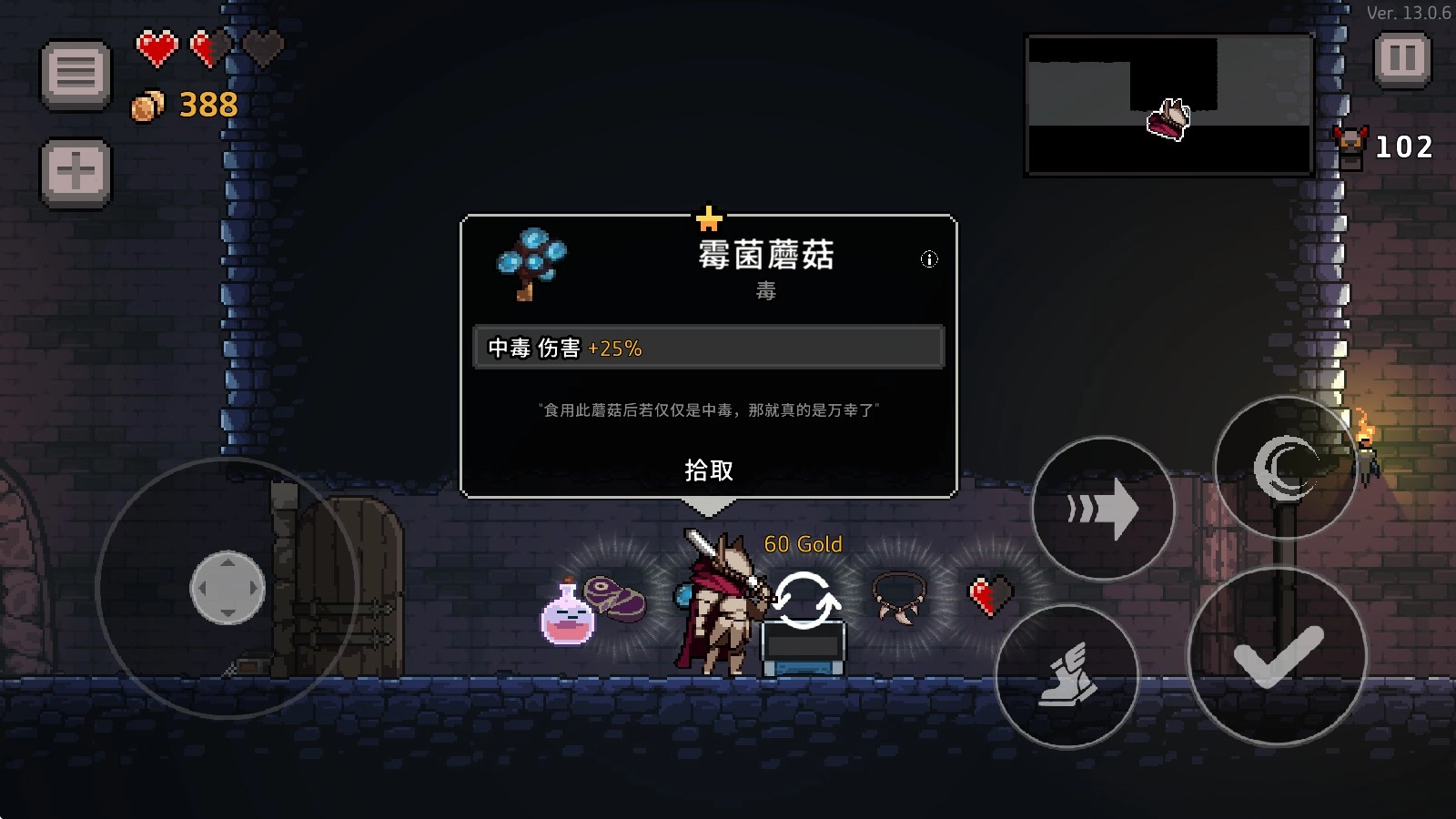Tap the info (i) icon on the mushroom card
1456x819 pixels.
click(929, 258)
